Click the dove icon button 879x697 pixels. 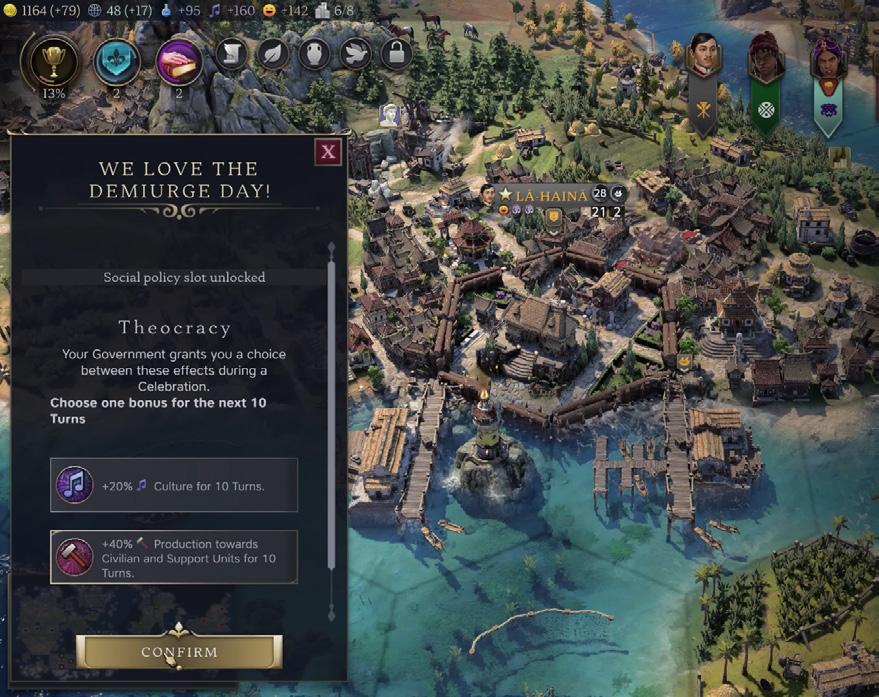click(x=355, y=53)
